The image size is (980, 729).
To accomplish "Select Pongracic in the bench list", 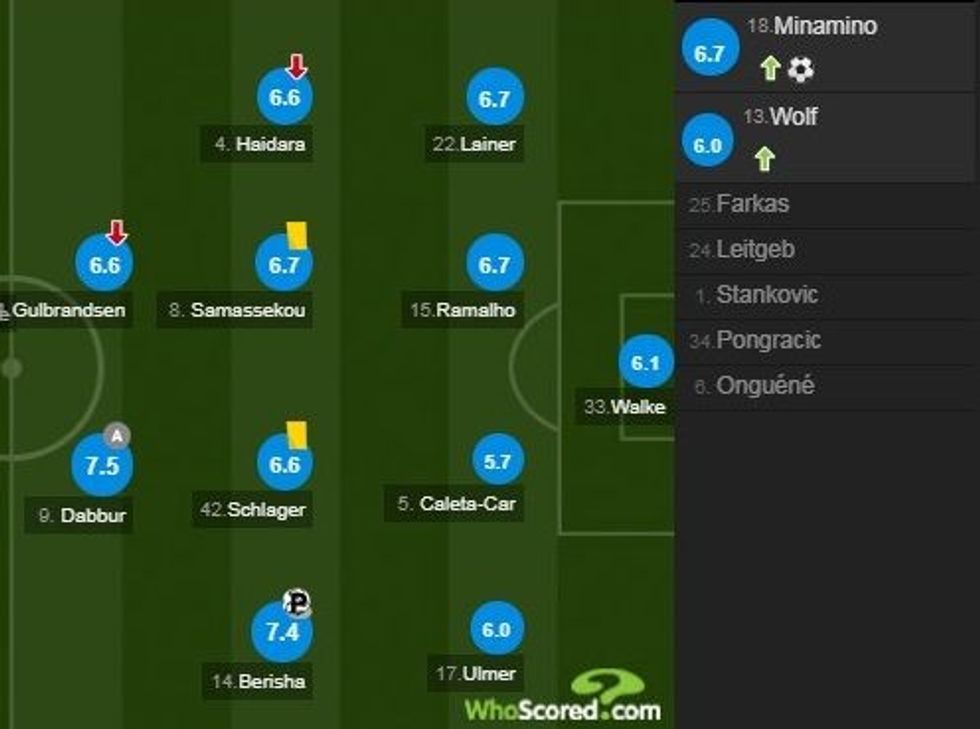I will (x=768, y=340).
